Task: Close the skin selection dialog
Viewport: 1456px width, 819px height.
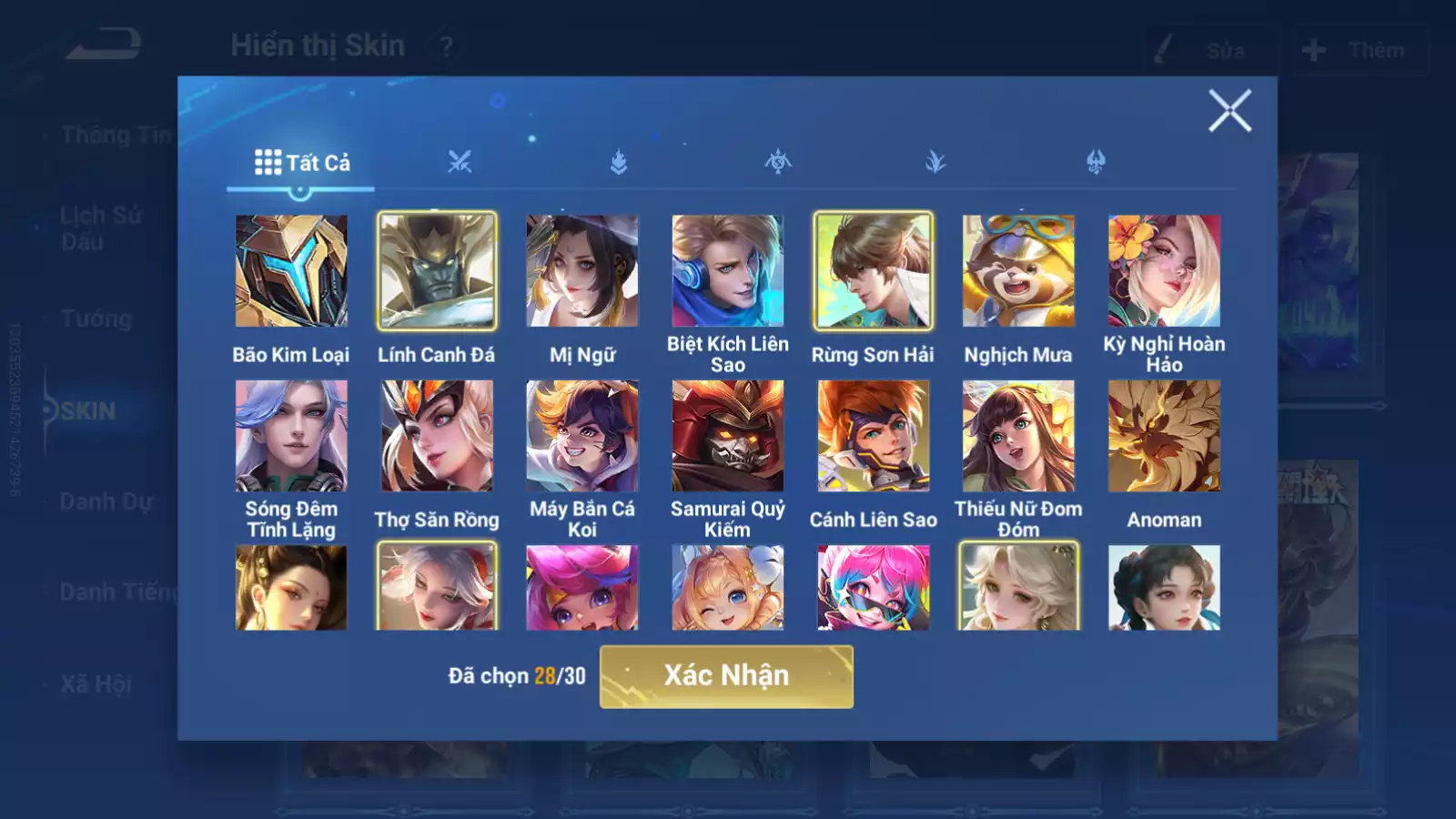Action: [x=1229, y=111]
